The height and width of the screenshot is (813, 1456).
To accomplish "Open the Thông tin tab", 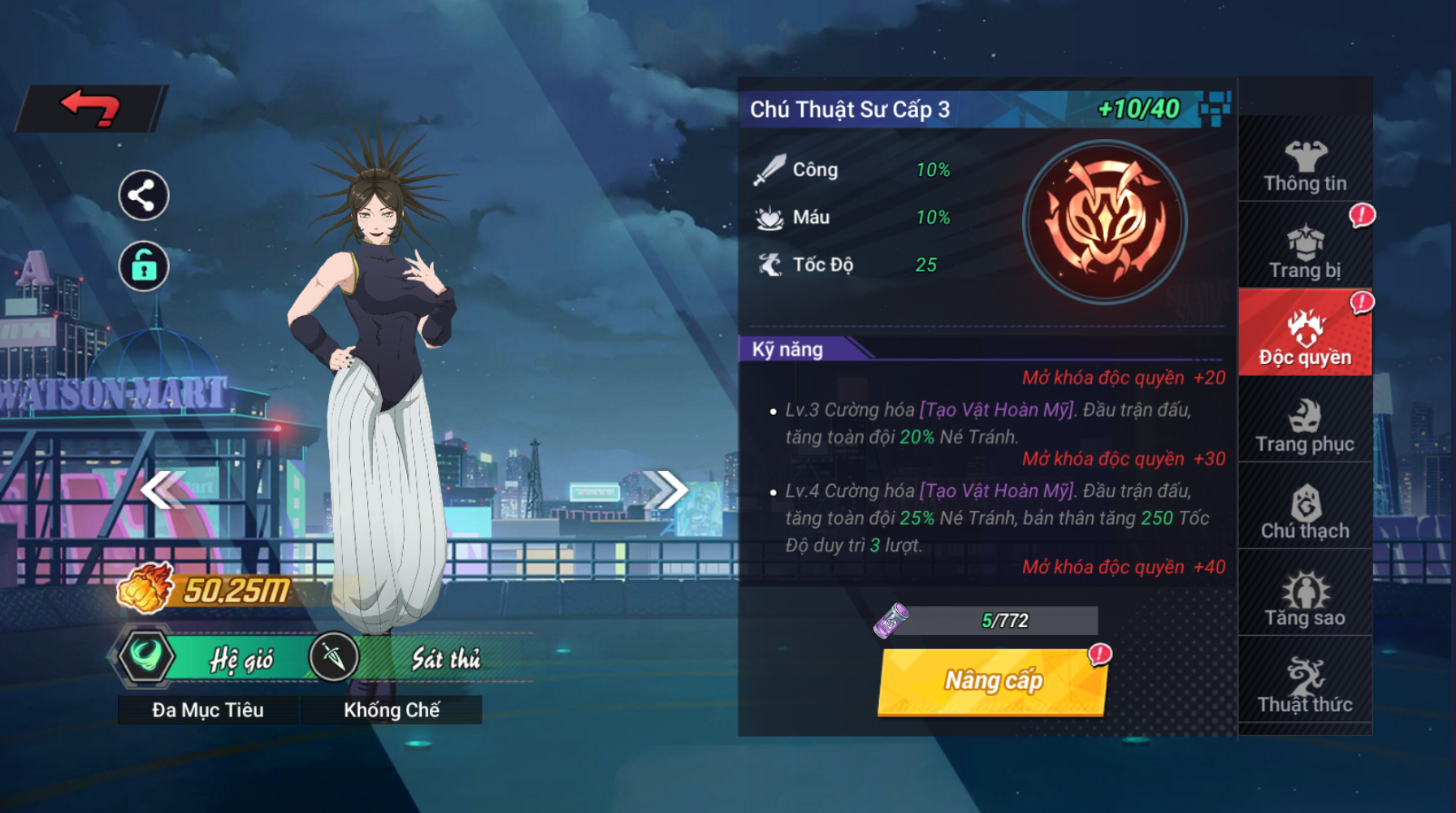I will click(1305, 166).
